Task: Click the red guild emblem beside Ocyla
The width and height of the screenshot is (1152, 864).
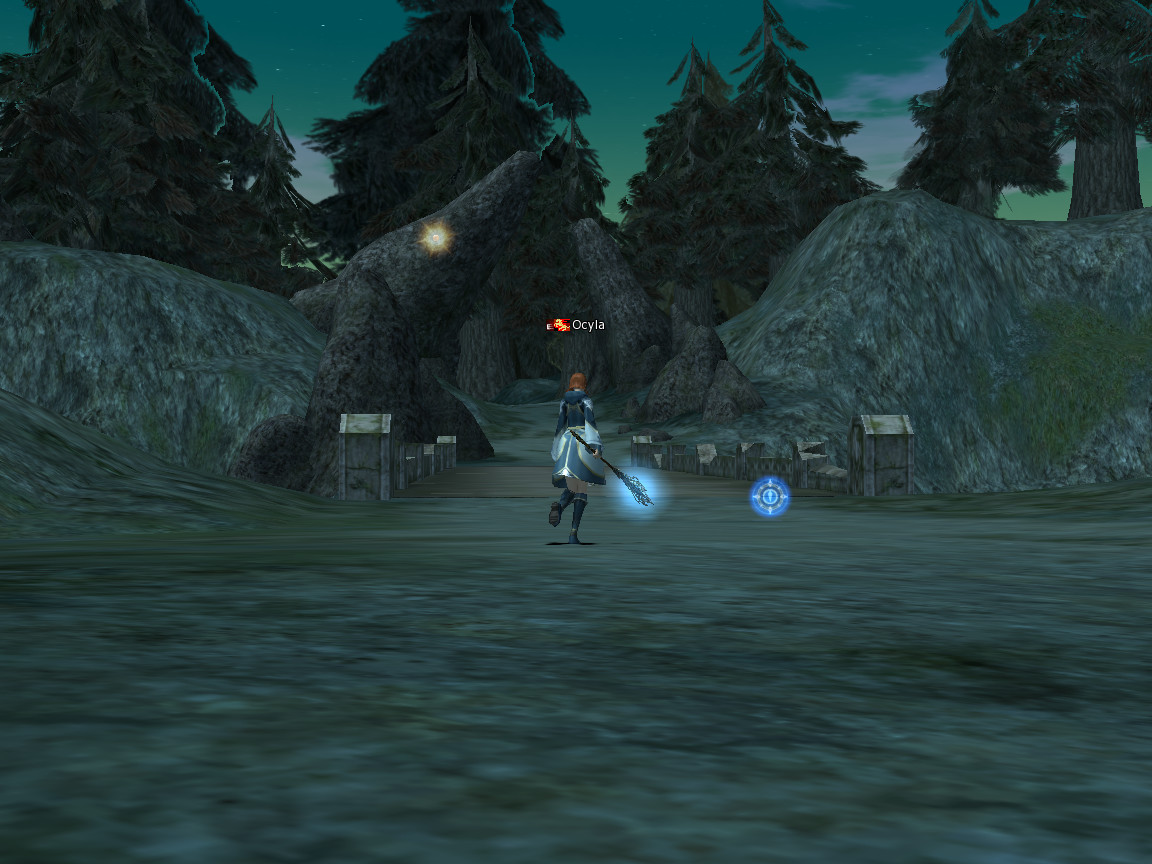Action: pyautogui.click(x=558, y=325)
